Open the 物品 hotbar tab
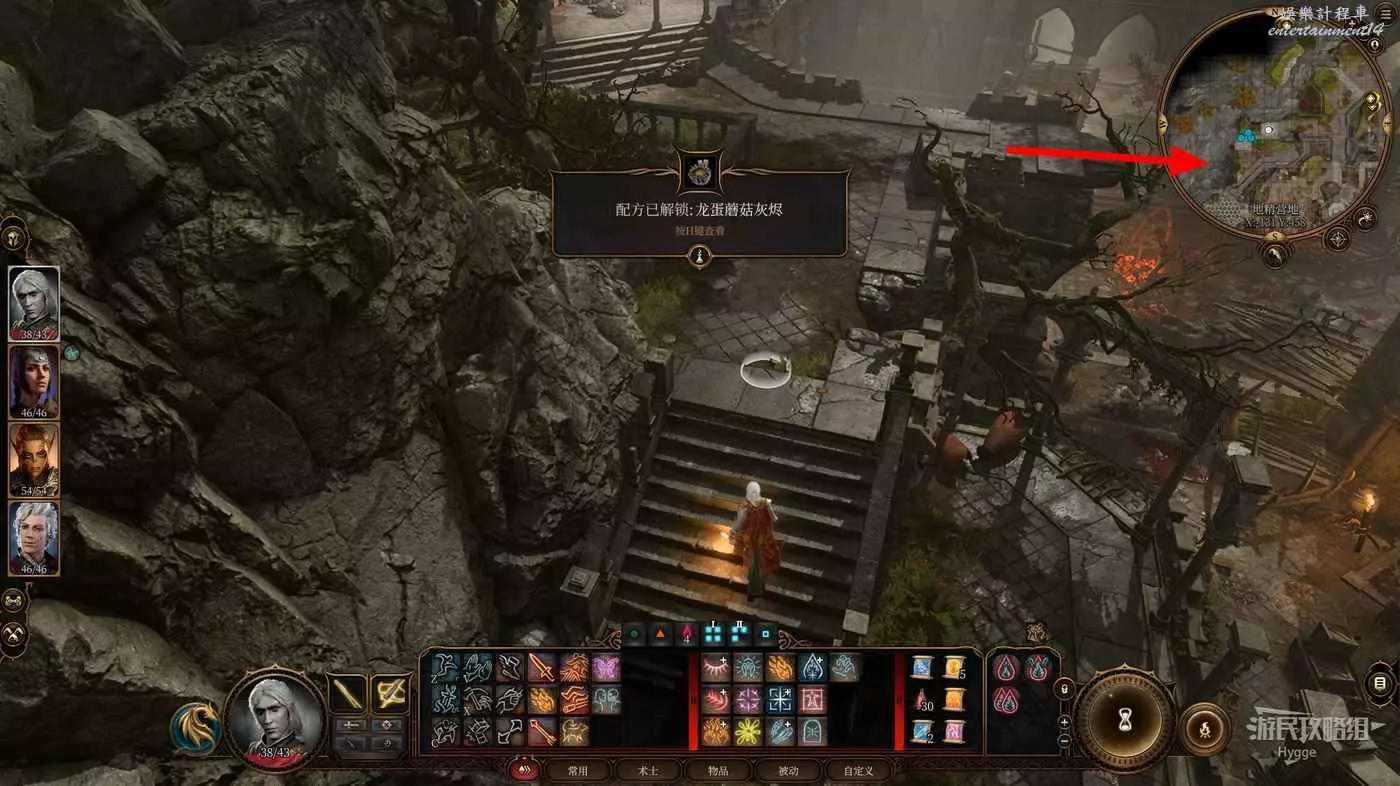 pos(717,771)
